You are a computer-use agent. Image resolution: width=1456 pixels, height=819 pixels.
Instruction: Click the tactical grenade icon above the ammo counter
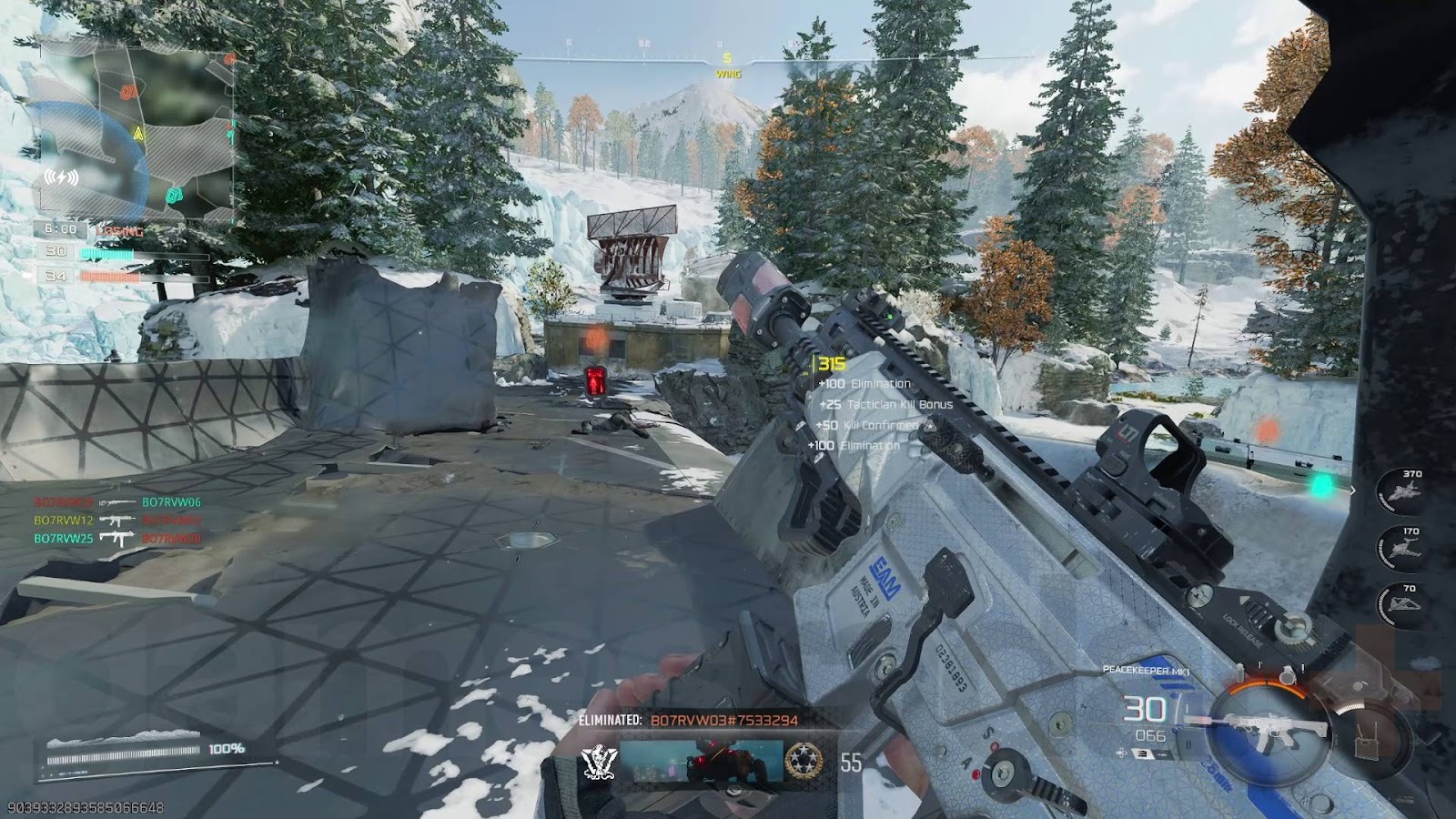1240,673
